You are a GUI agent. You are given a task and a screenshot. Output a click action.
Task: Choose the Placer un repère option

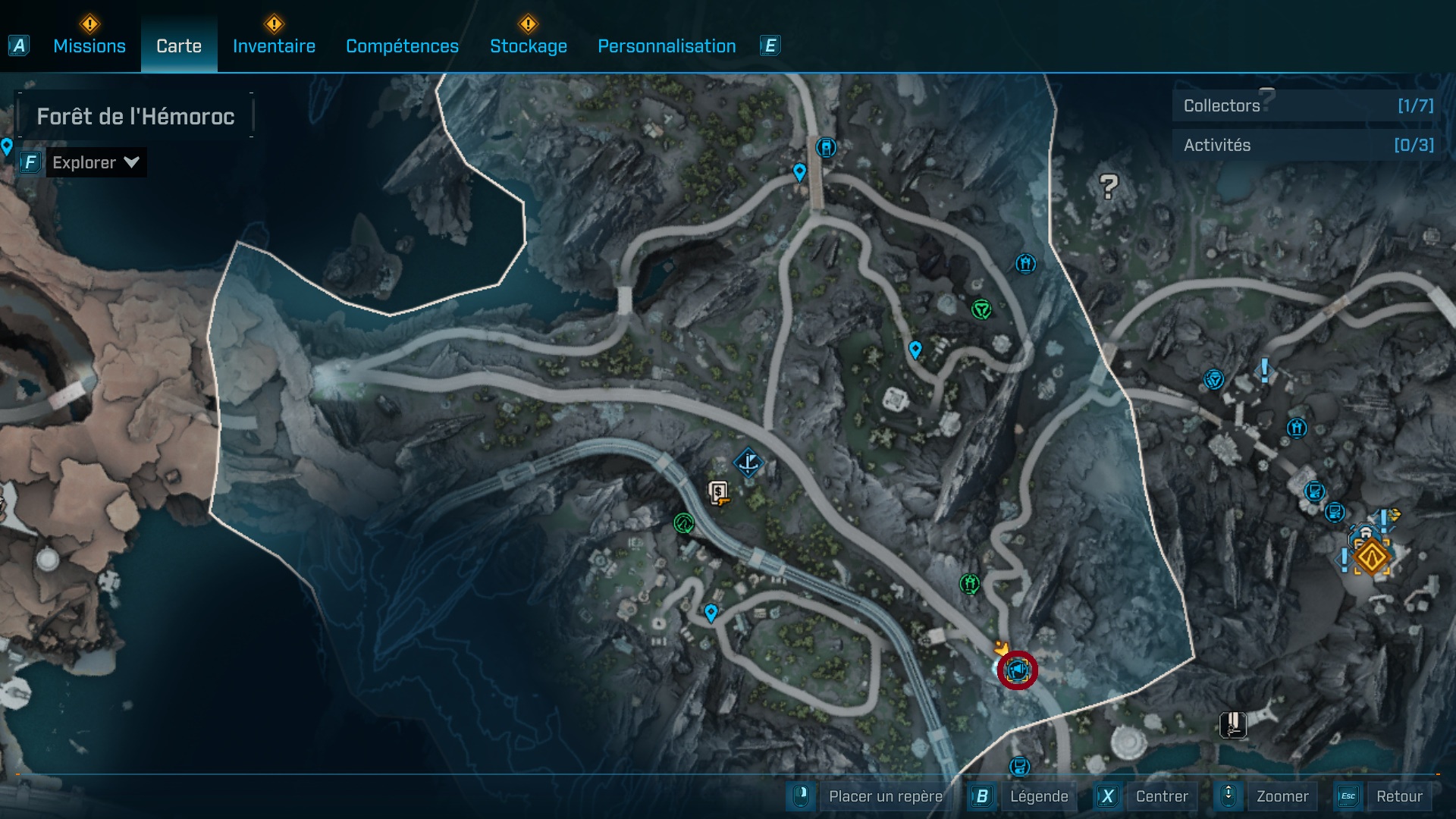click(885, 796)
